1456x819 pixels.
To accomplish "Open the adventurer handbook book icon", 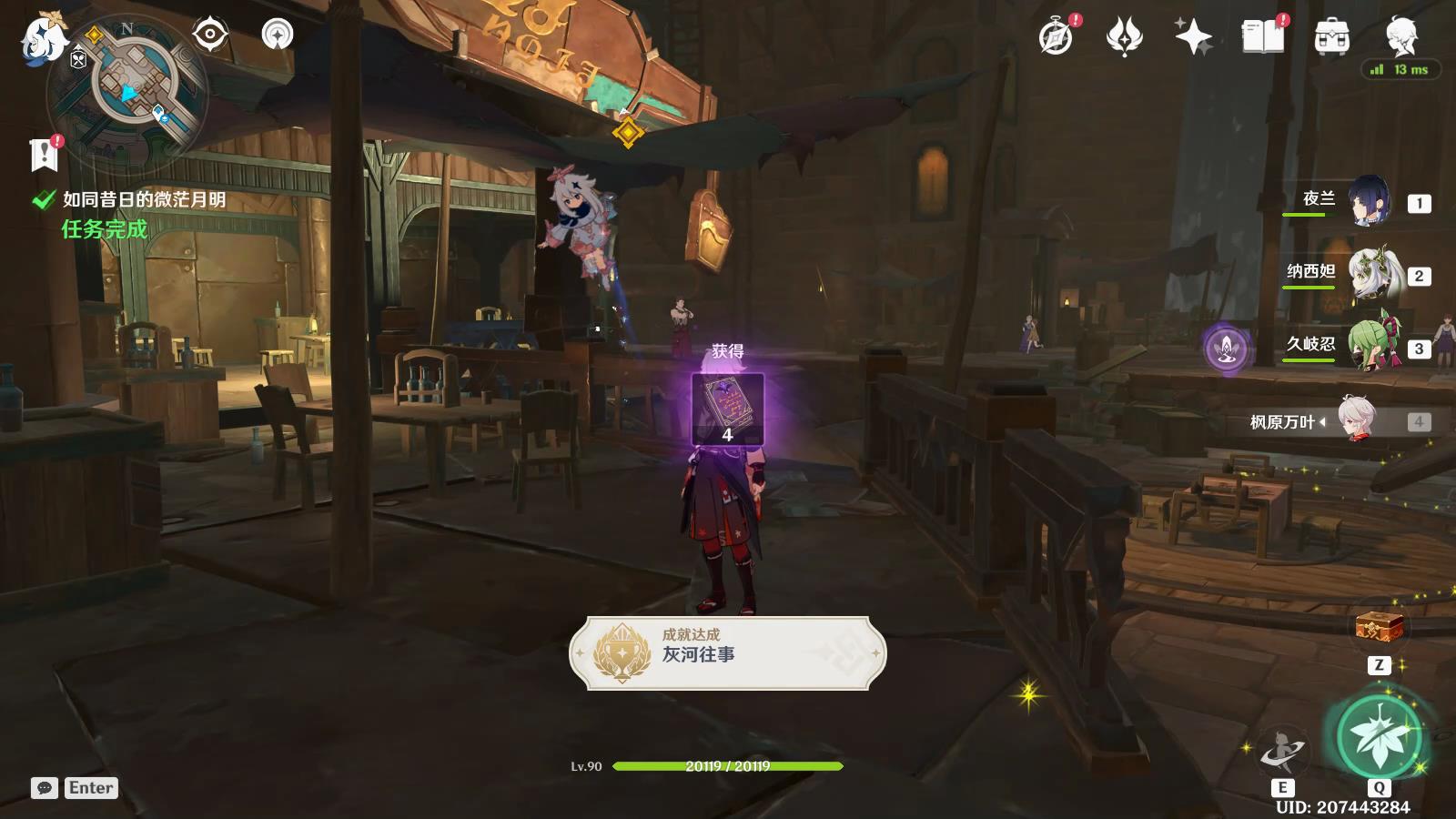I will (x=1262, y=37).
